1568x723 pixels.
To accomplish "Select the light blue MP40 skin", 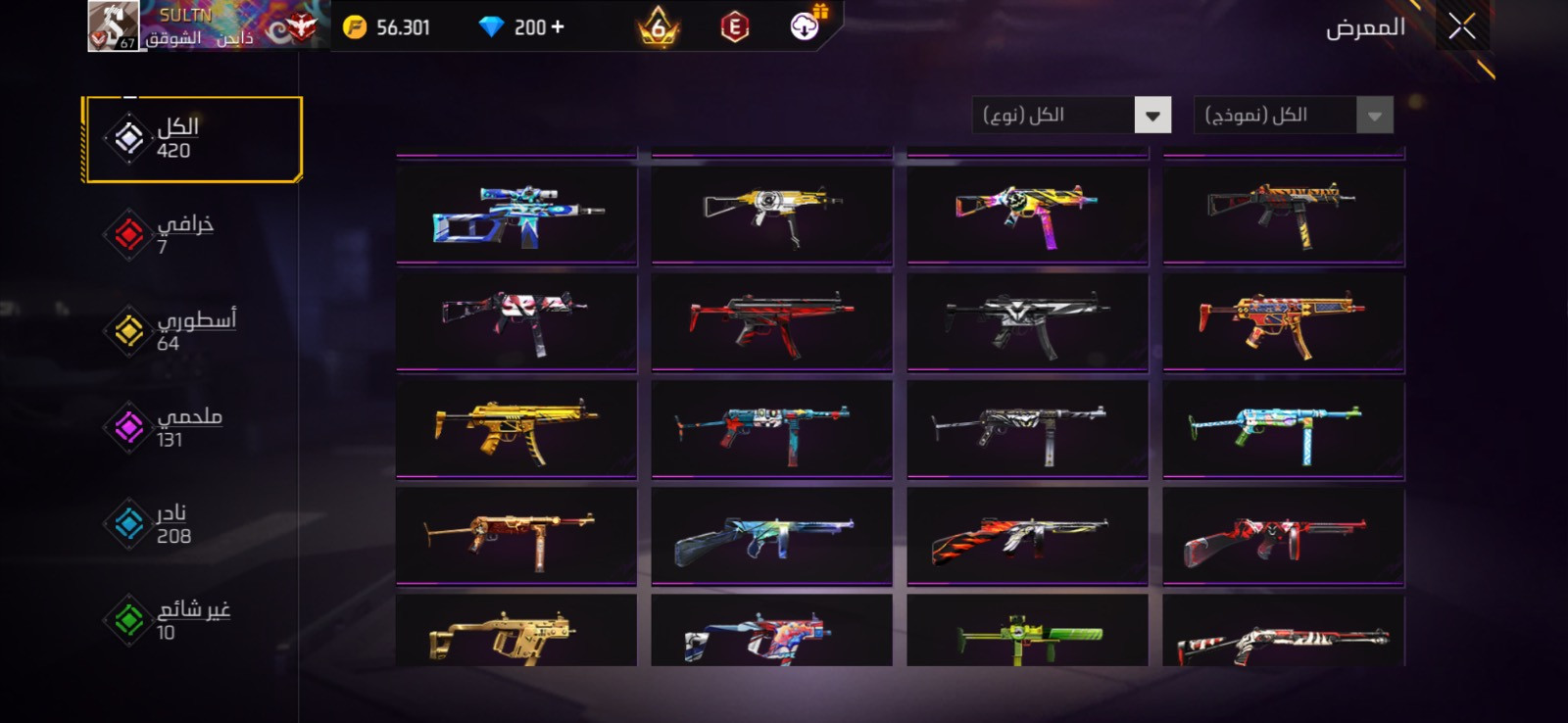I will click(1283, 428).
